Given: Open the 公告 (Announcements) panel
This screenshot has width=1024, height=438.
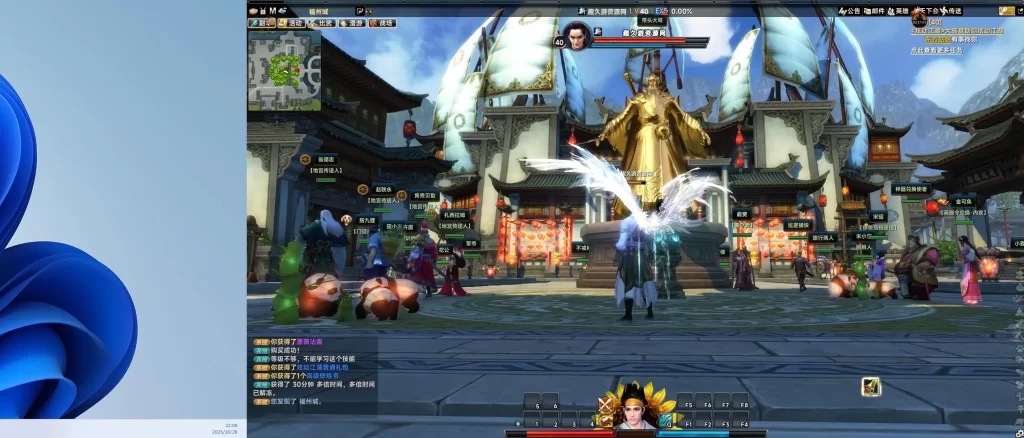Looking at the screenshot, I should 849,11.
